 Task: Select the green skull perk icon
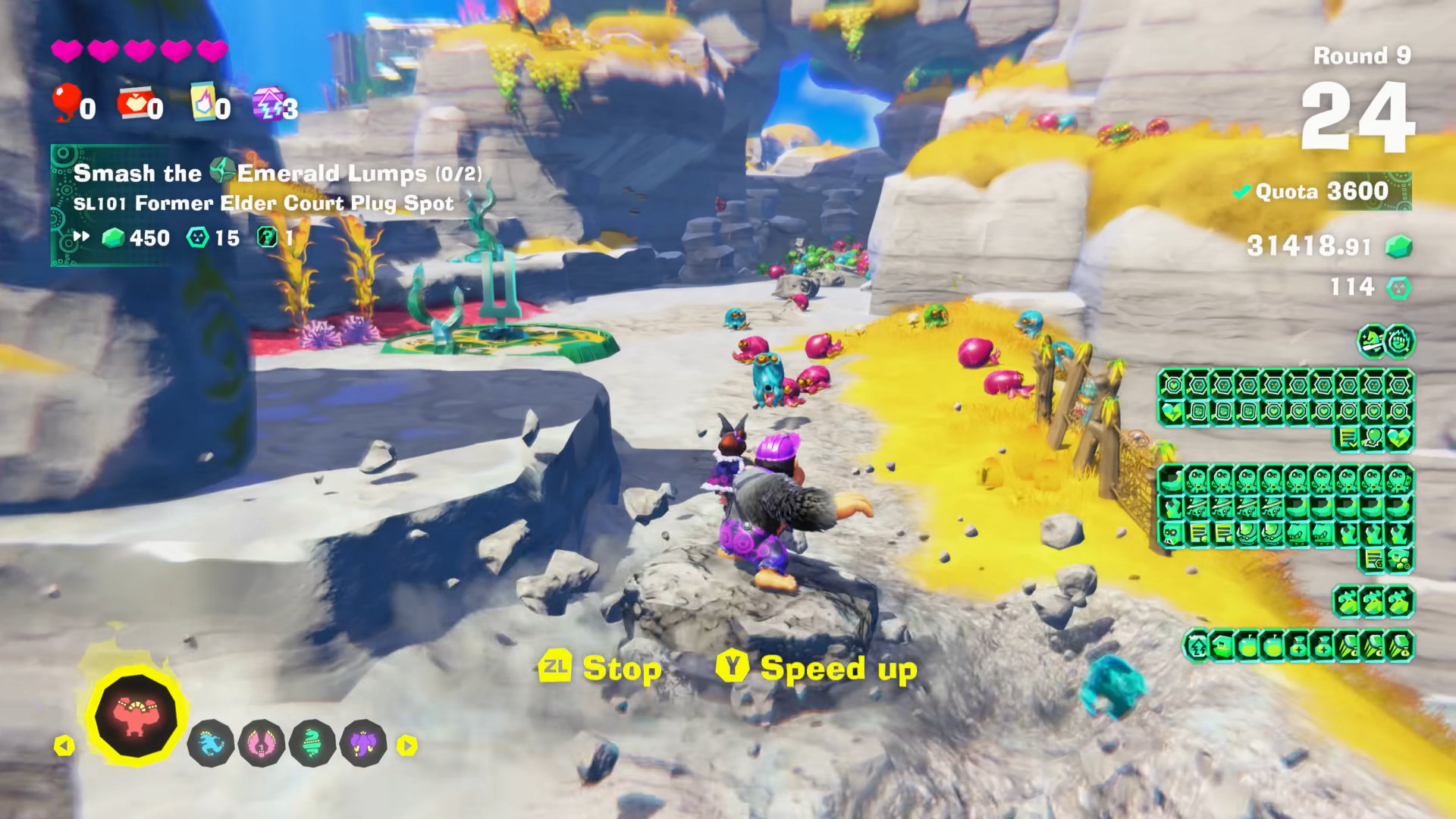1172,534
